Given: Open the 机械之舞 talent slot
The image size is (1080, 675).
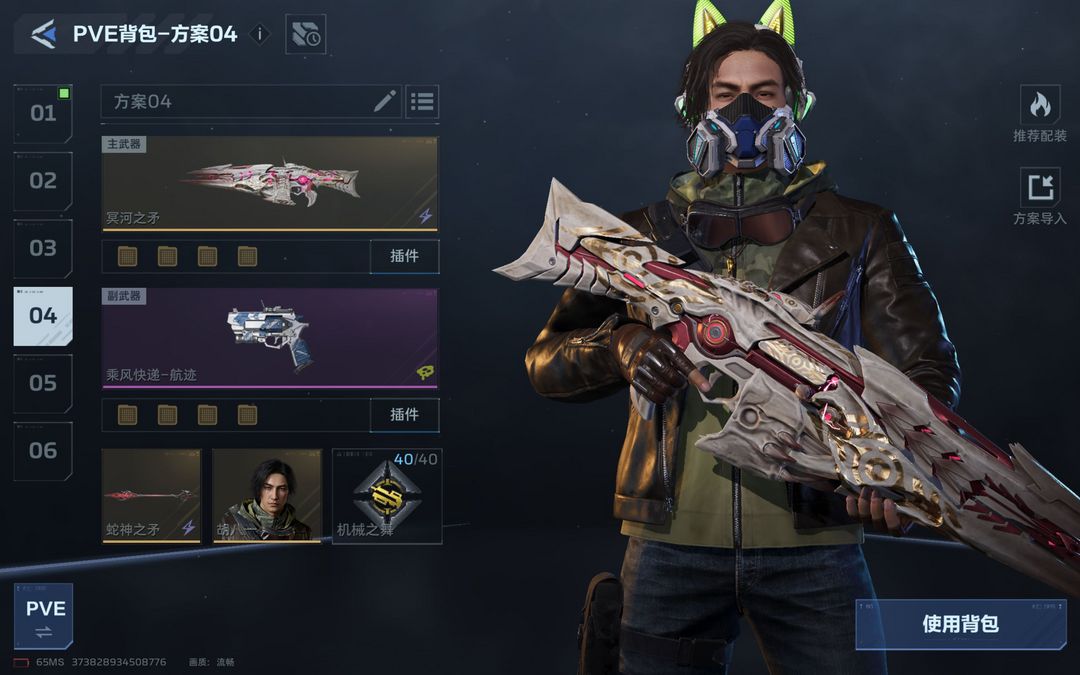Looking at the screenshot, I should coord(387,496).
